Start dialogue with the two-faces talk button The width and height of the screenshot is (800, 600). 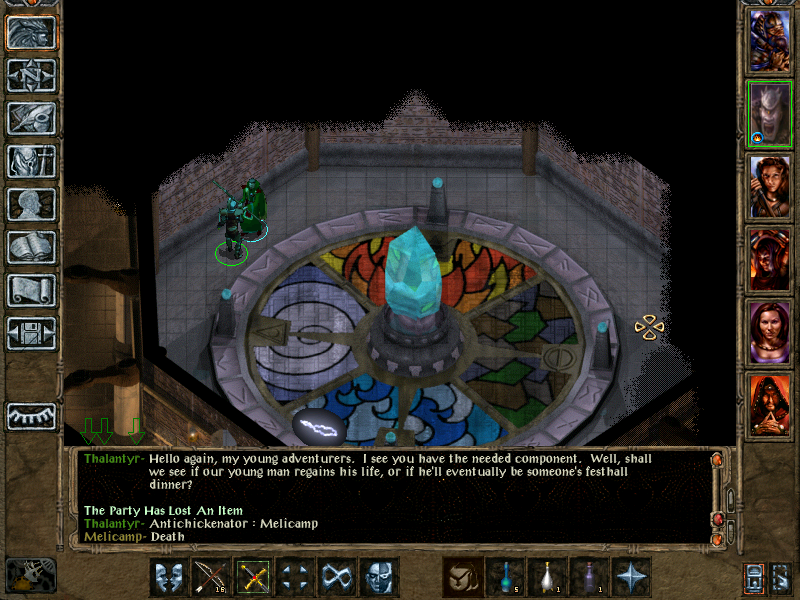tap(169, 577)
